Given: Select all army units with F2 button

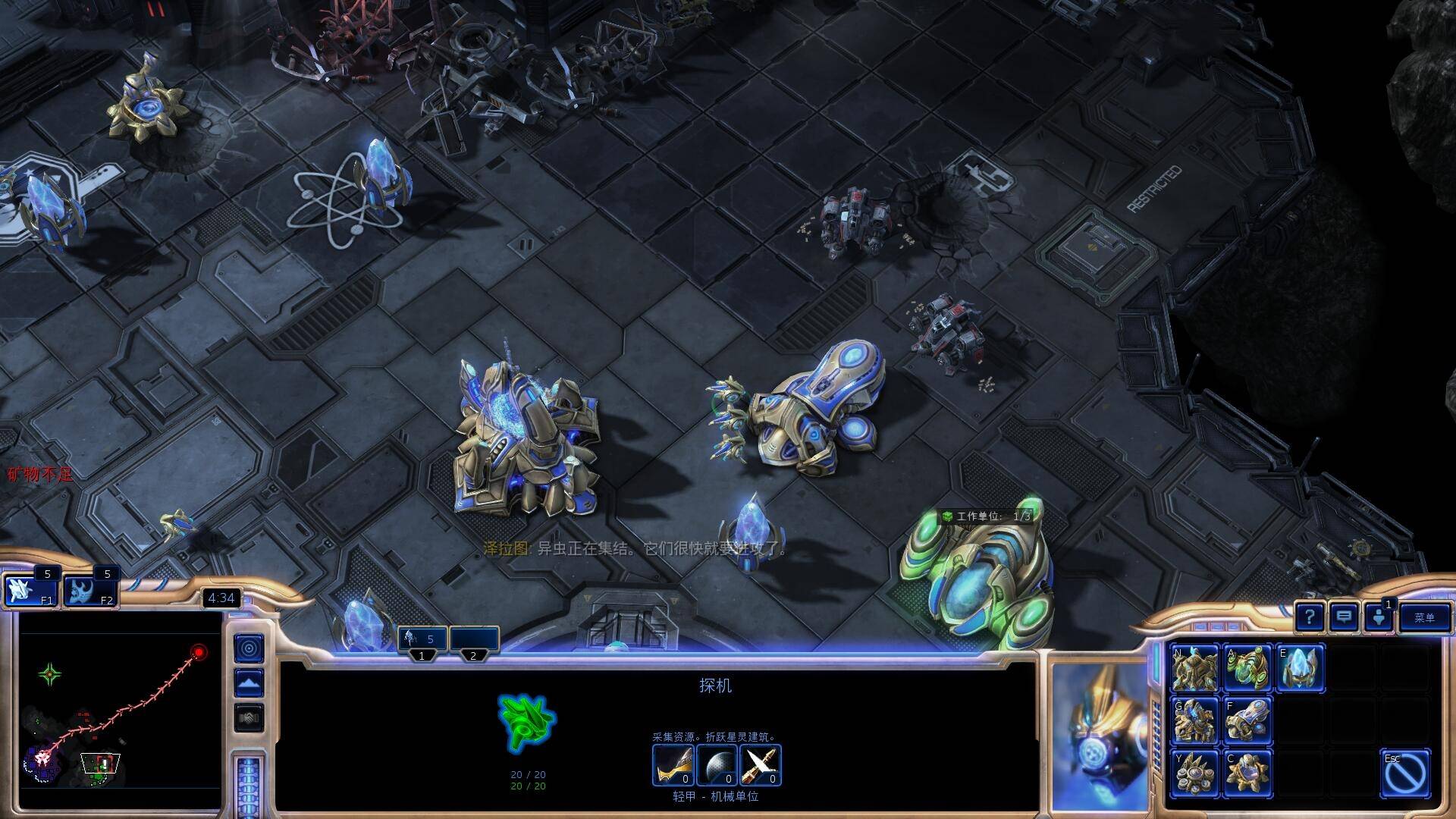Looking at the screenshot, I should click(89, 590).
